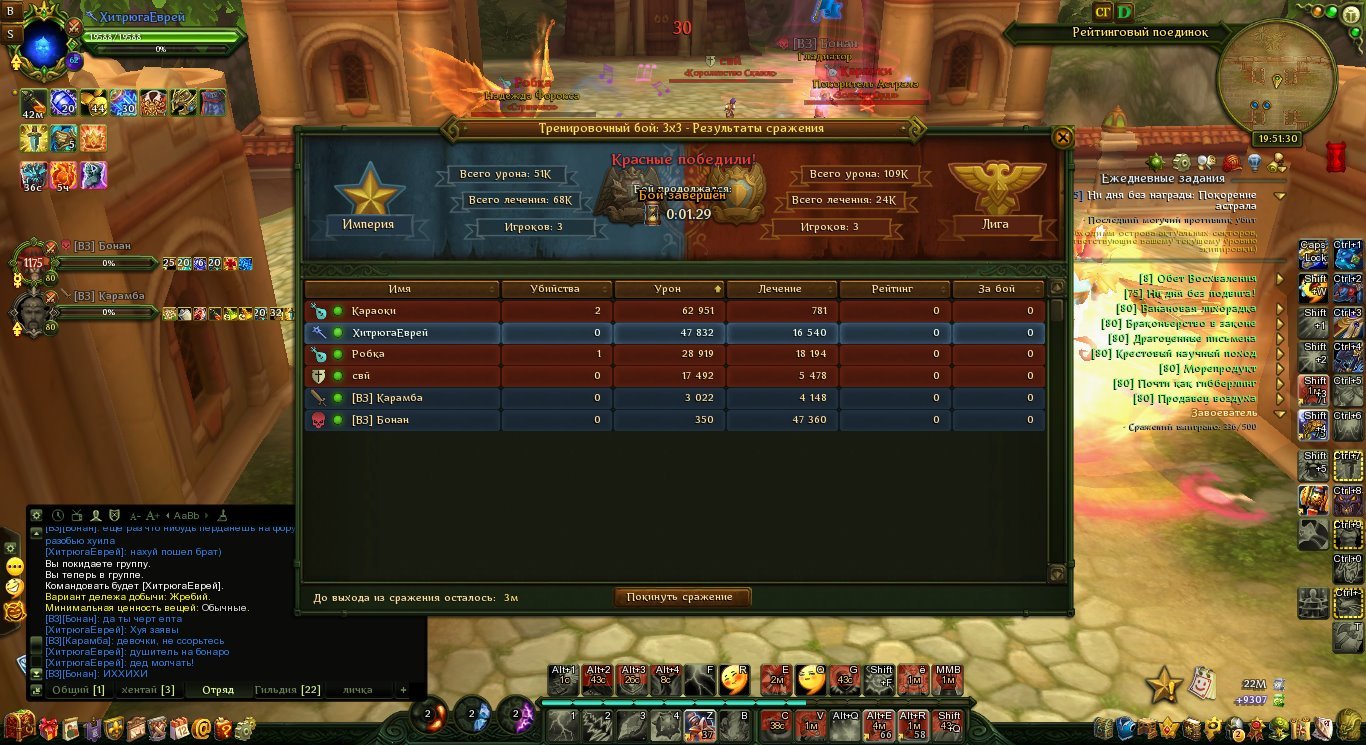
Task: Switch to the 'личка' chat tab
Action: [x=357, y=690]
